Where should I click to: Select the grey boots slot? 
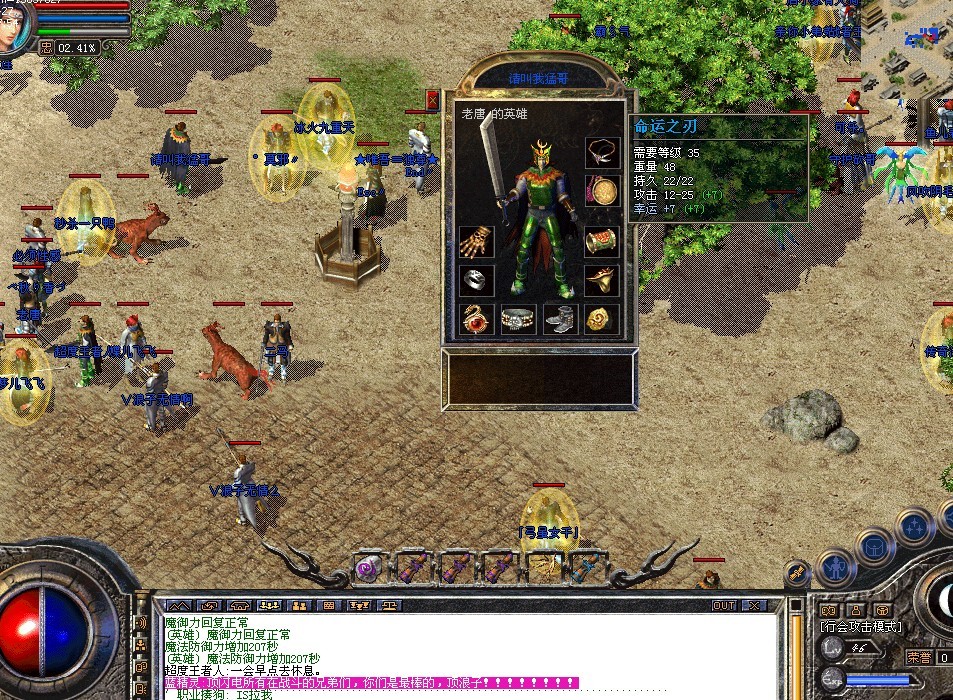560,319
